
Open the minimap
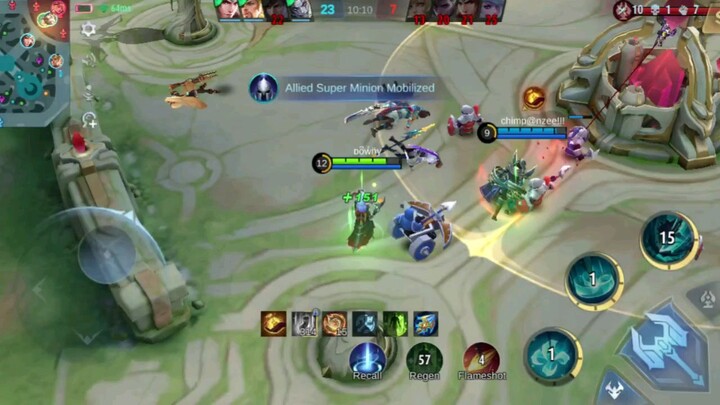point(33,60)
